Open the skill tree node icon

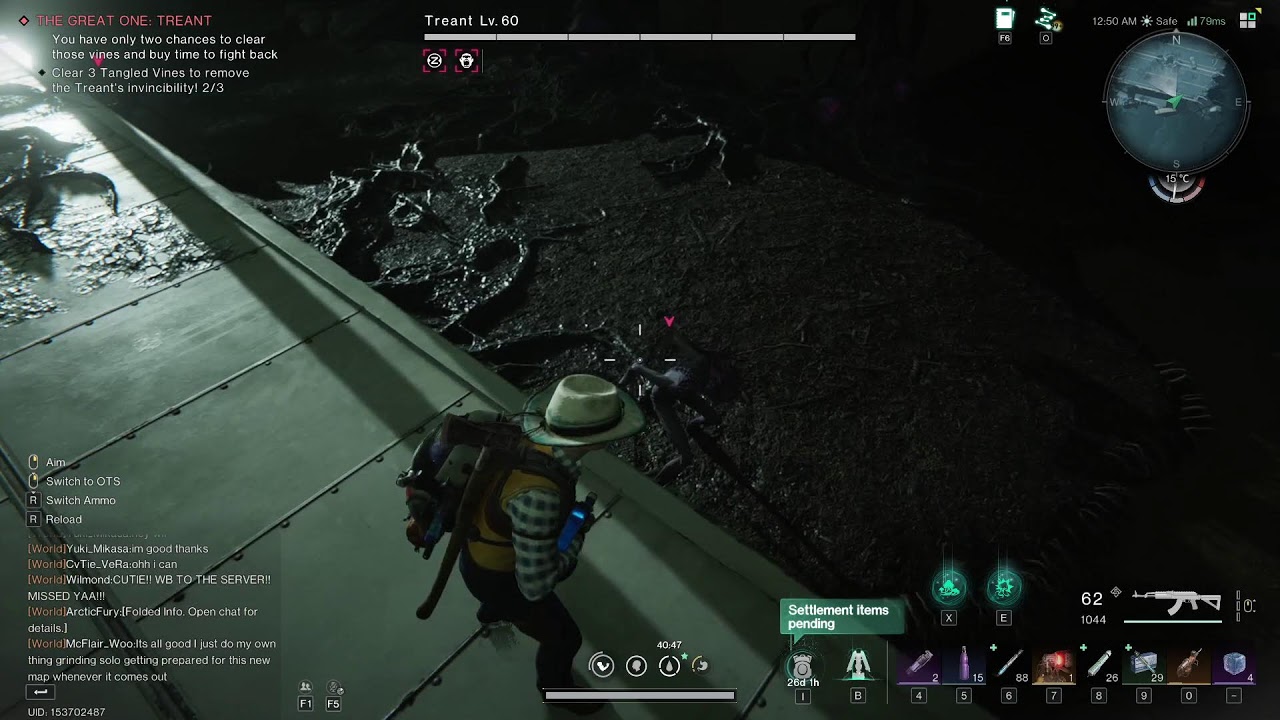[x=1046, y=19]
